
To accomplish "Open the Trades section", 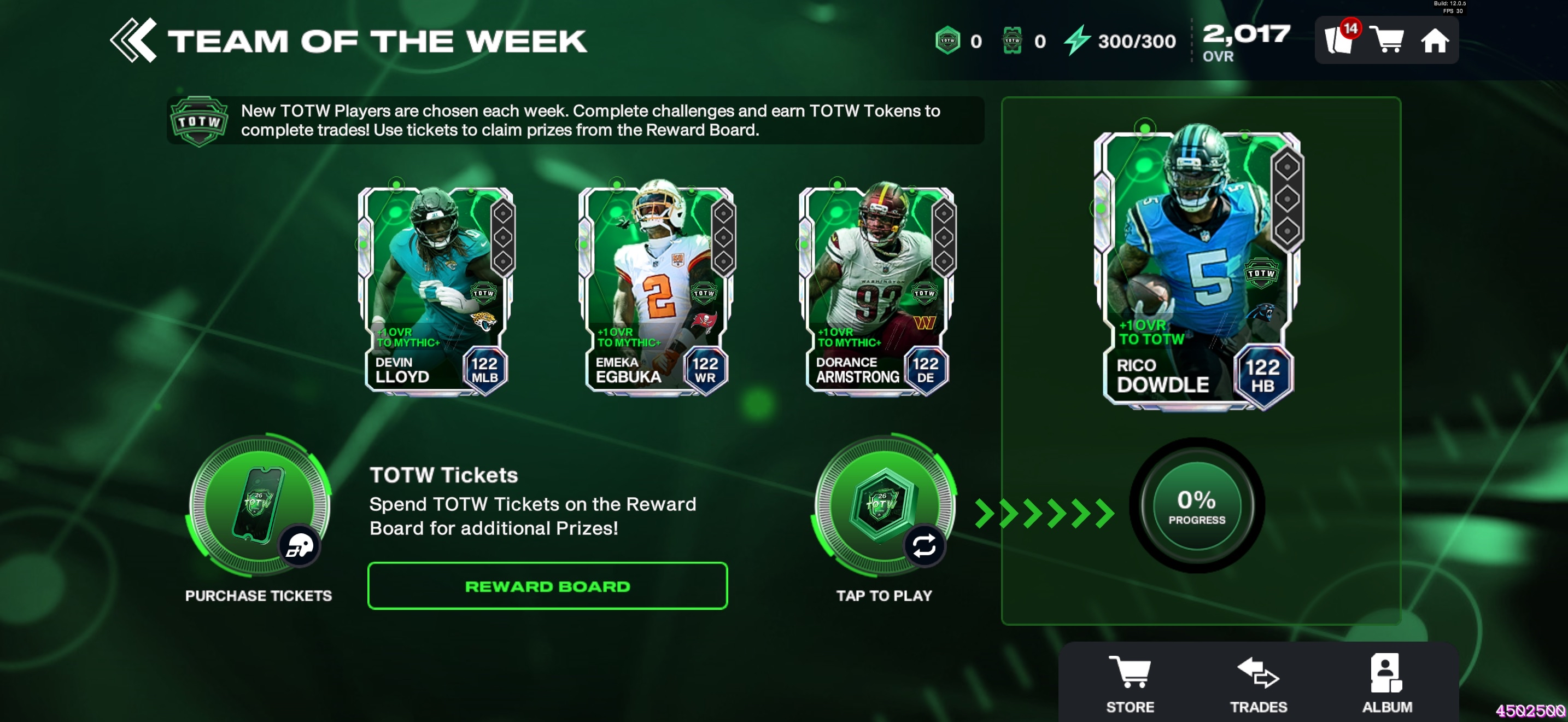I will tap(1258, 683).
